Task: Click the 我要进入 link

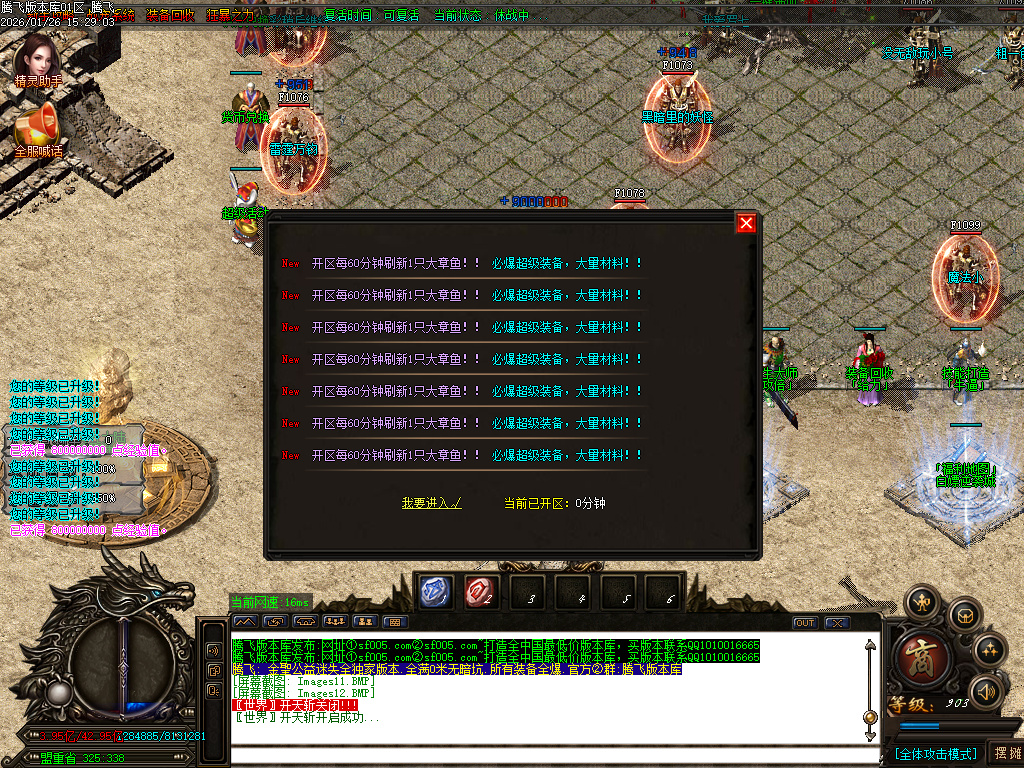Action: click(x=431, y=503)
